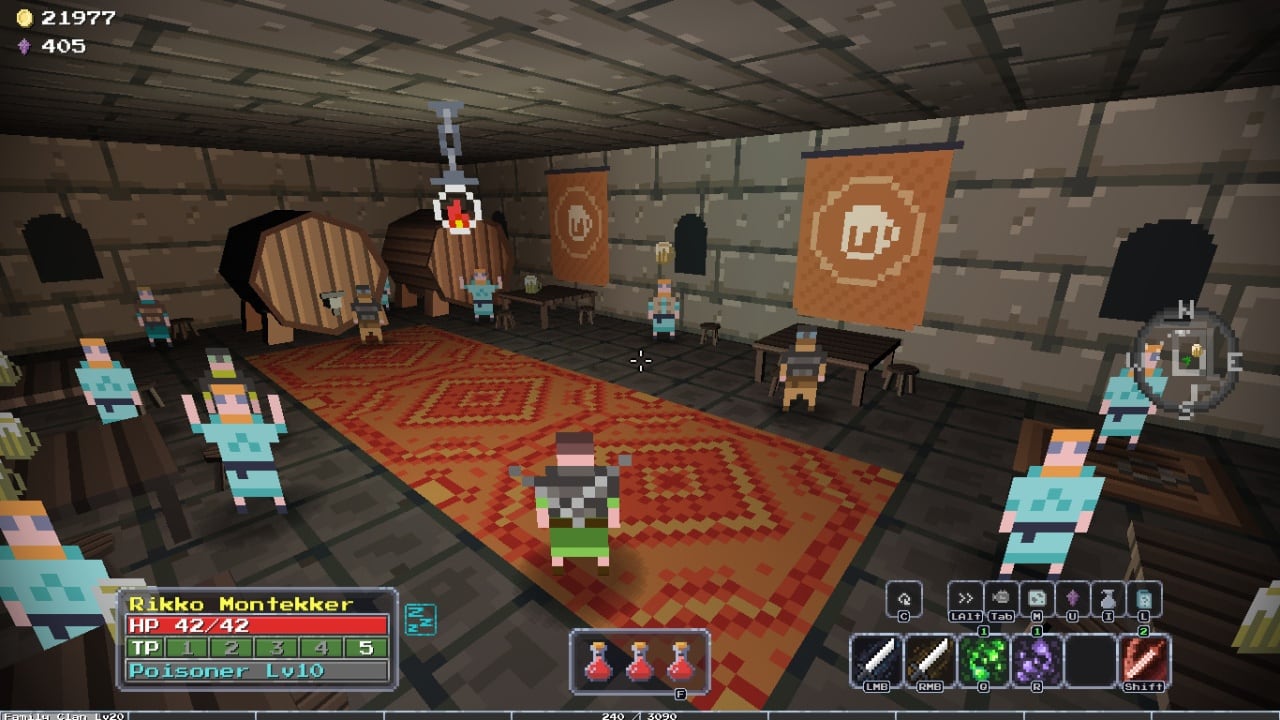
Task: Select the right-hand sword attack slot
Action: (x=930, y=660)
